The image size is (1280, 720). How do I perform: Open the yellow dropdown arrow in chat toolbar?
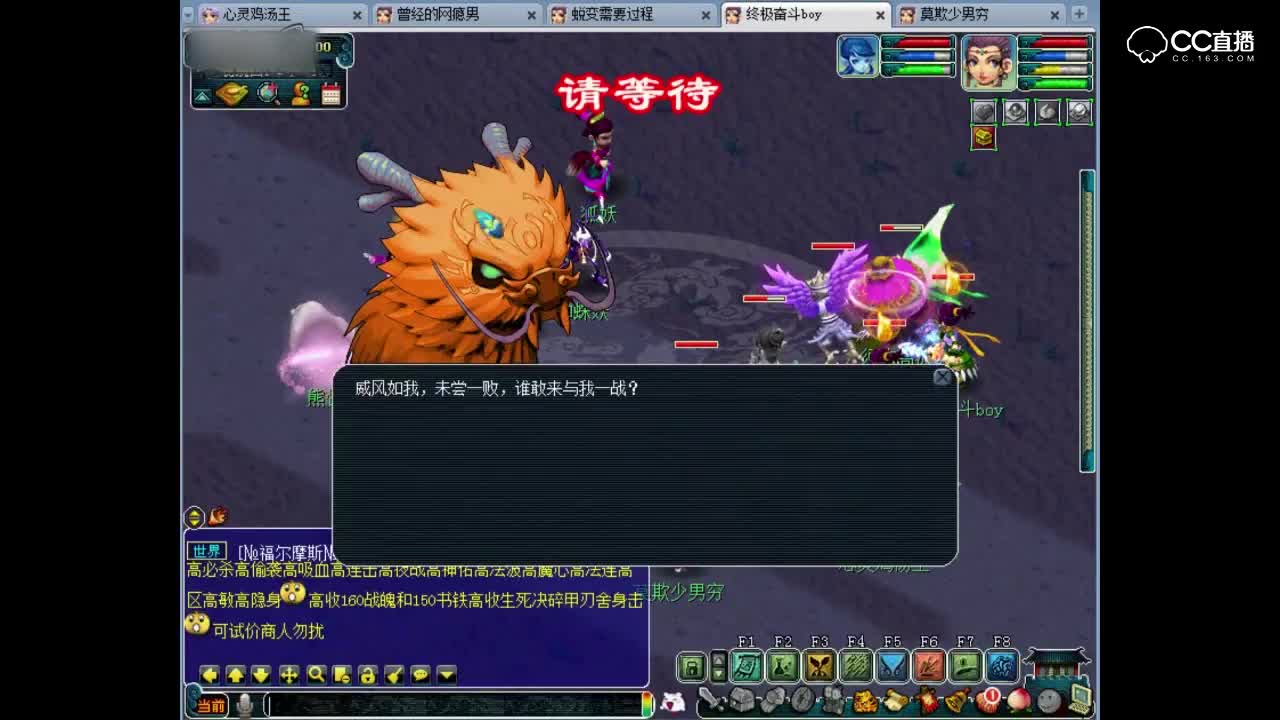tap(446, 675)
